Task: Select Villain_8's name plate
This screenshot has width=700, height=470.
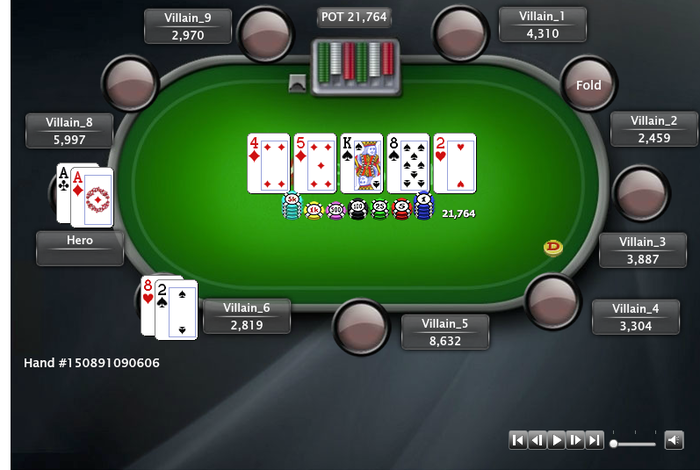Action: point(69,131)
